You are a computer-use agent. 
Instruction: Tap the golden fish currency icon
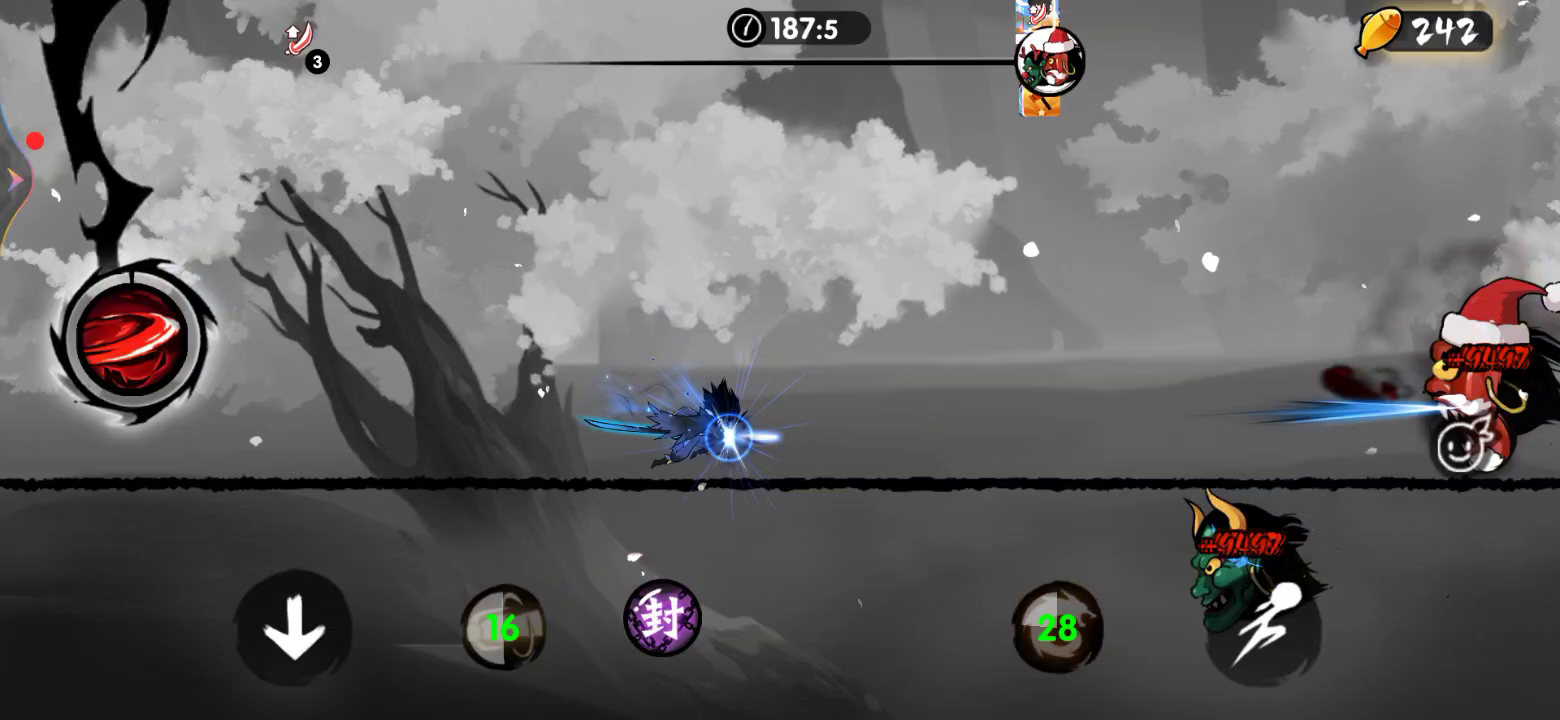click(1378, 33)
